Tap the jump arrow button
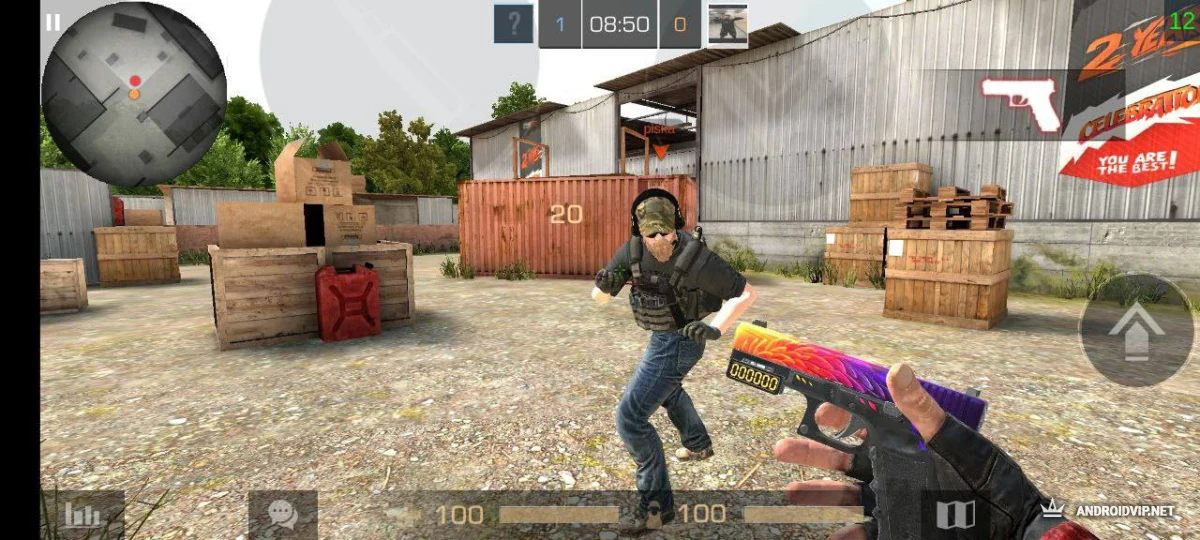The width and height of the screenshot is (1200, 540). point(1136,330)
